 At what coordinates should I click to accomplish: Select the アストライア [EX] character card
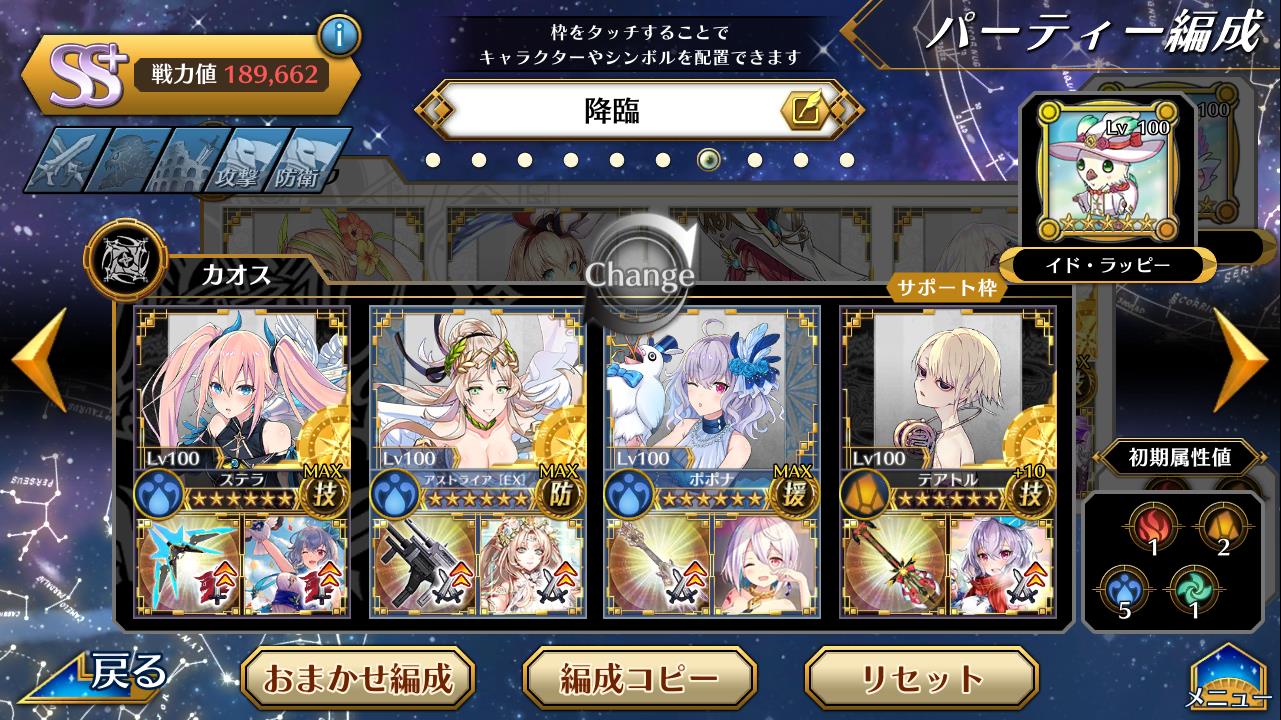(476, 390)
